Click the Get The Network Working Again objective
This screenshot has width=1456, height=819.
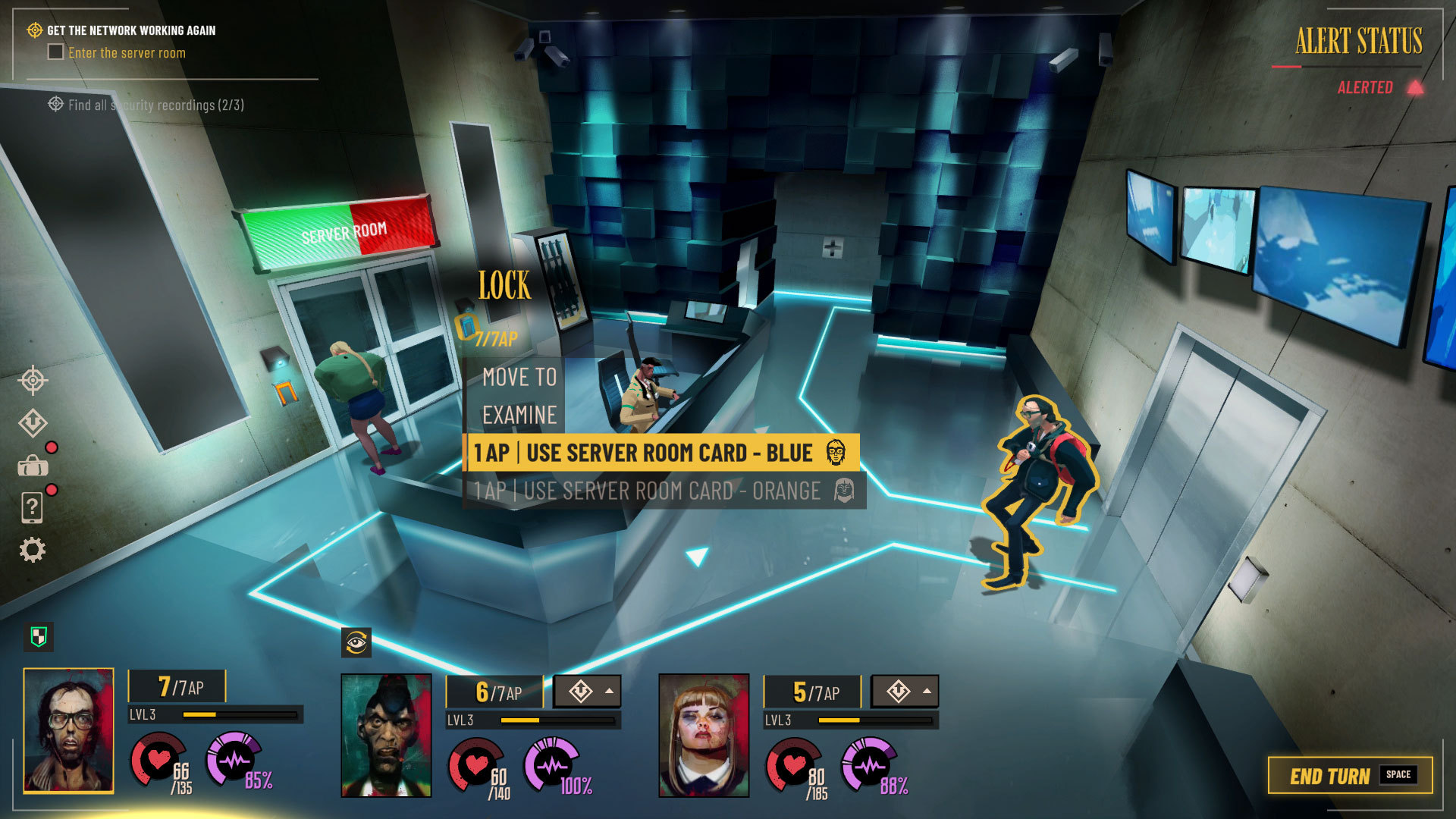coord(131,30)
